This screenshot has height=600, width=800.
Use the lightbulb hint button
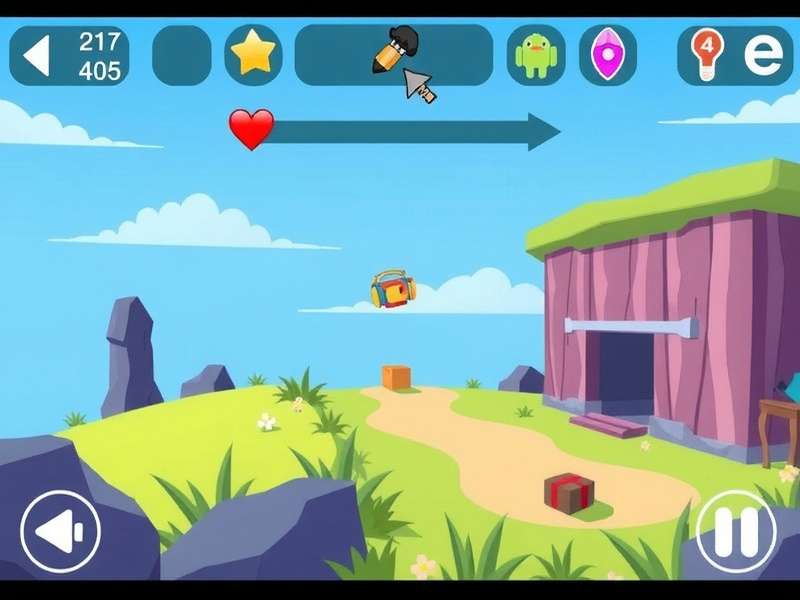click(707, 53)
